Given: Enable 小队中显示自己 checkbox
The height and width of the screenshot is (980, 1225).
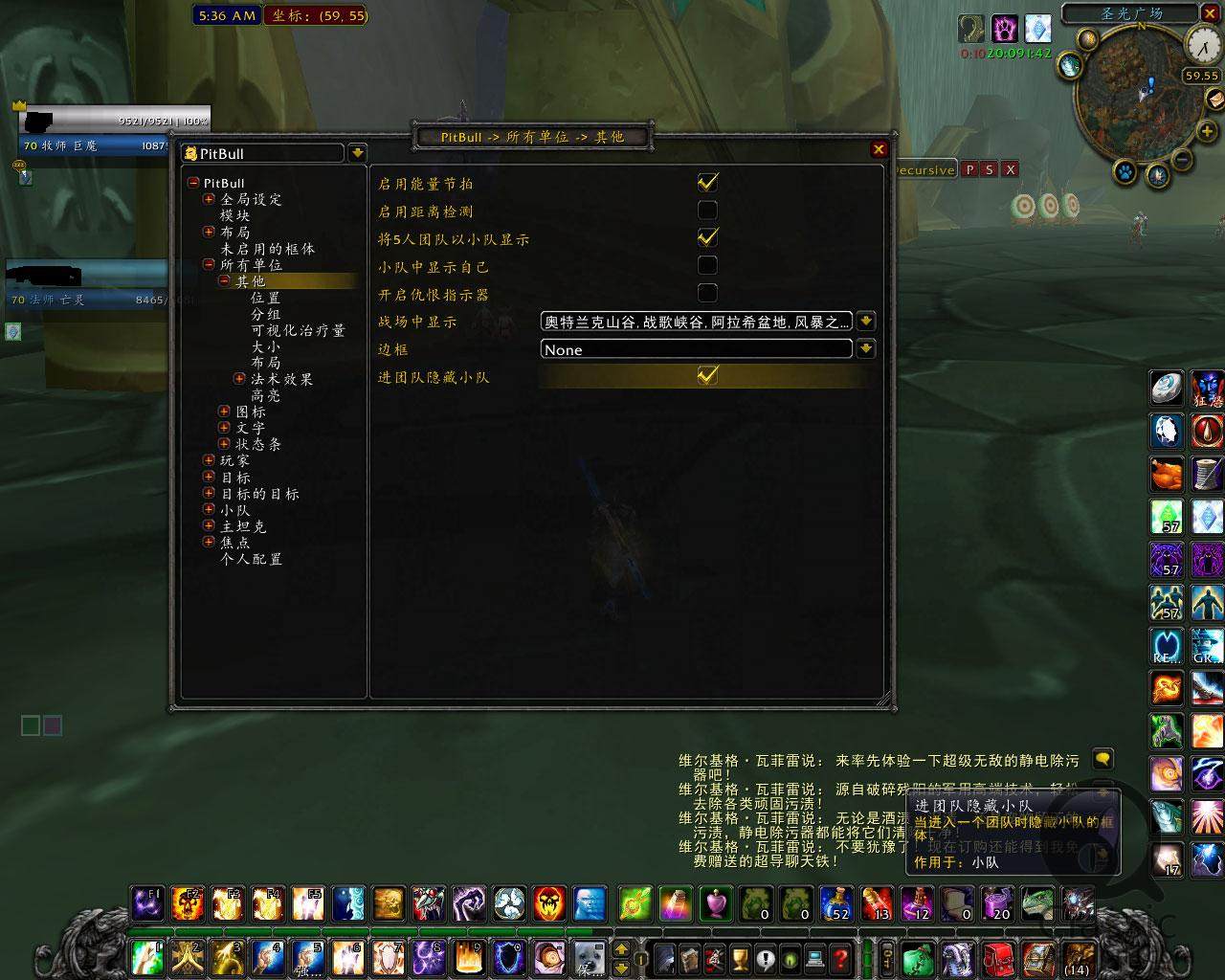Looking at the screenshot, I should tap(707, 265).
